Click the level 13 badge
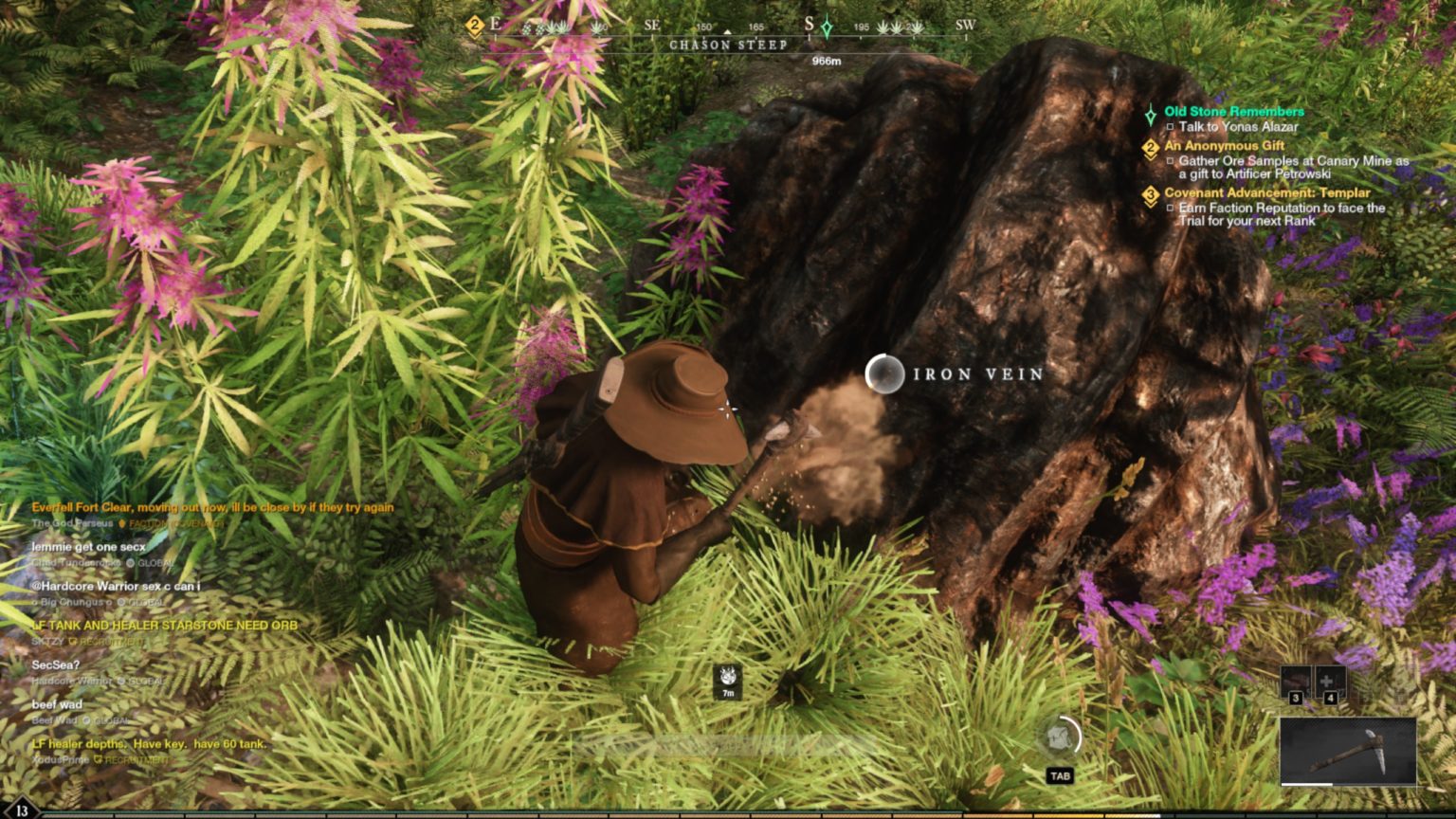The height and width of the screenshot is (819, 1456). pos(21,810)
